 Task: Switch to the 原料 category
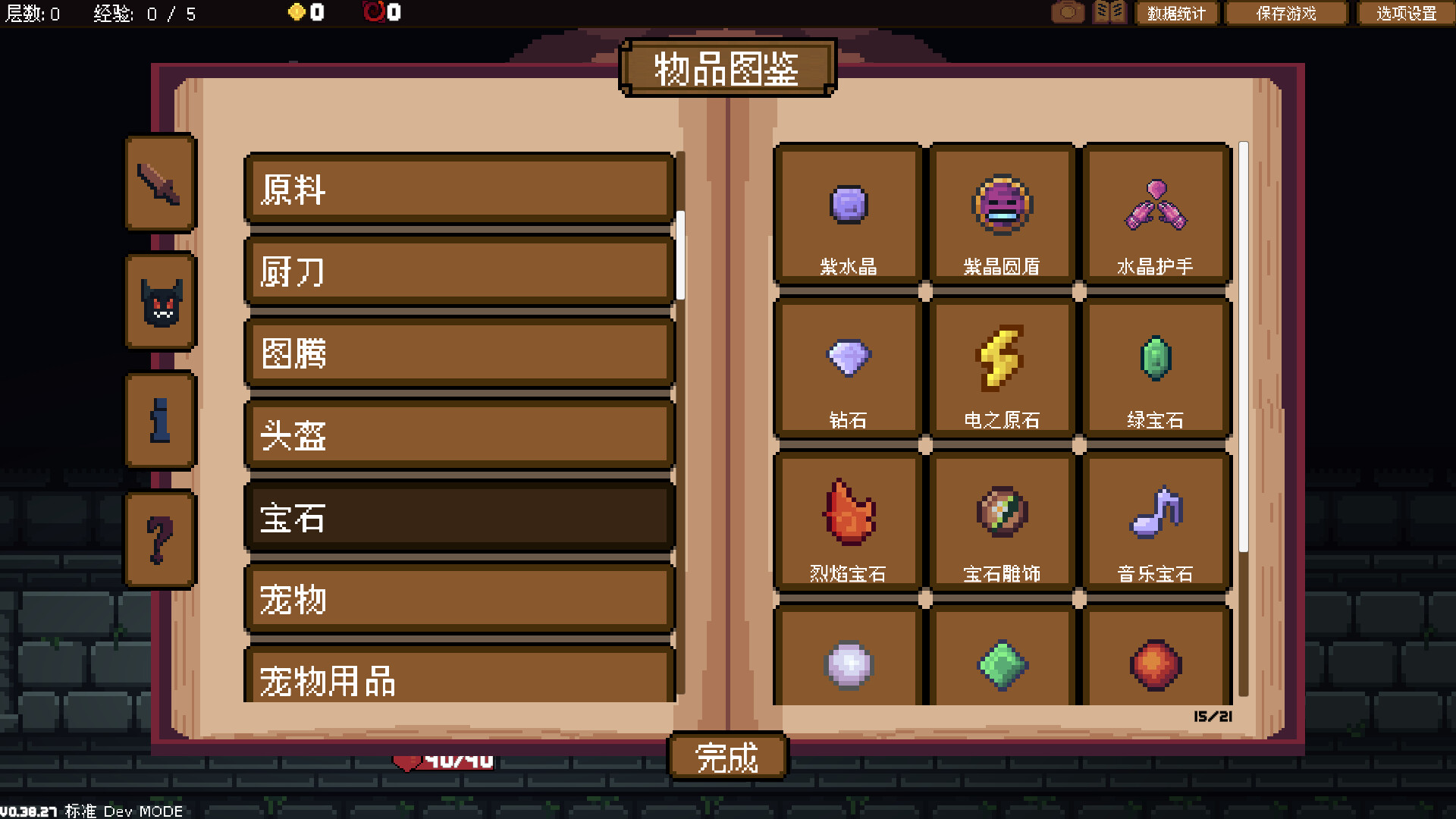coord(459,192)
